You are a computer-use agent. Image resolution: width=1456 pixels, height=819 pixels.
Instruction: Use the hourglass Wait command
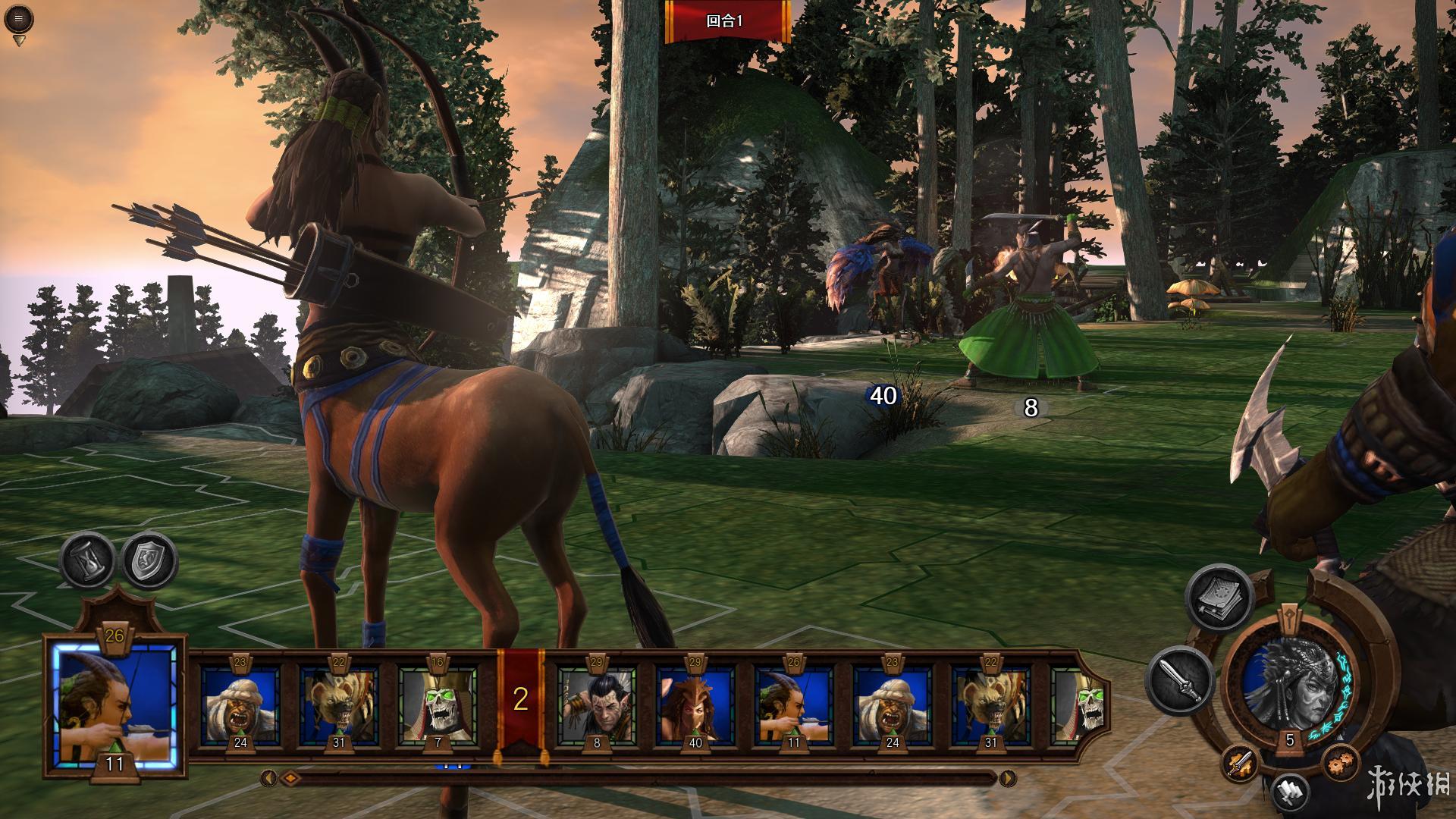[87, 561]
